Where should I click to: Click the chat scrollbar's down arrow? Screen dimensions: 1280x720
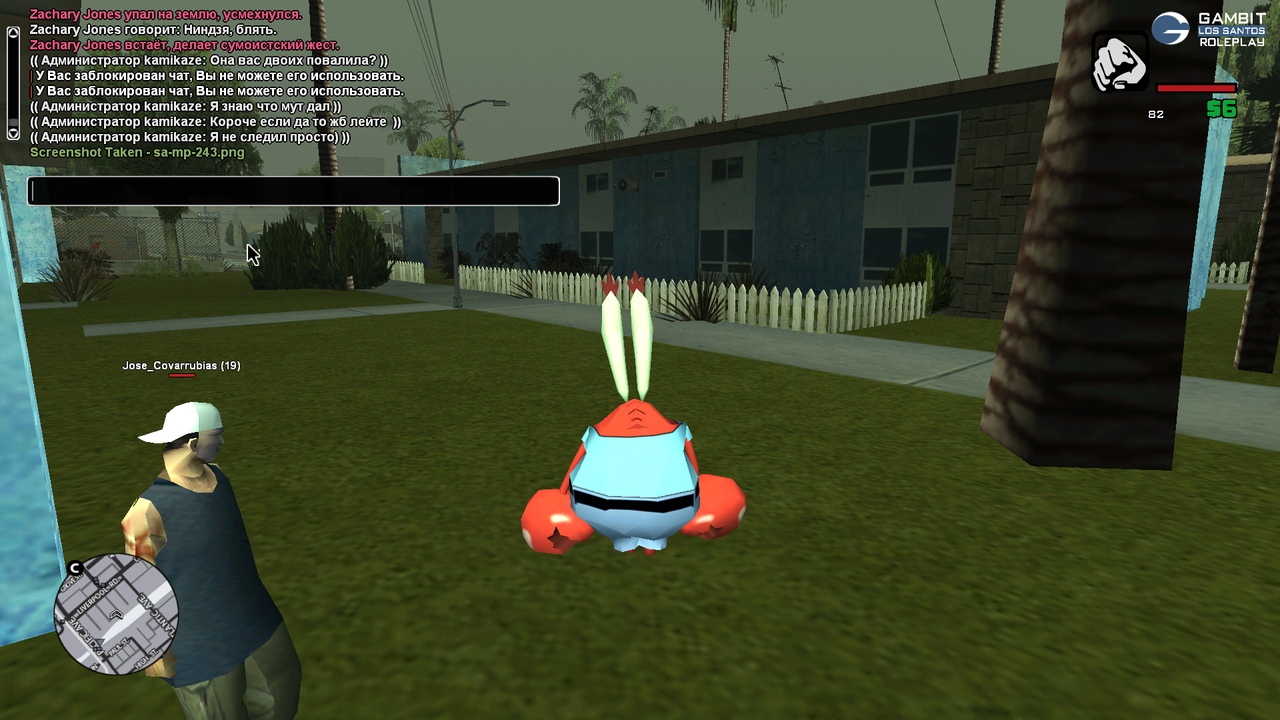tap(13, 132)
